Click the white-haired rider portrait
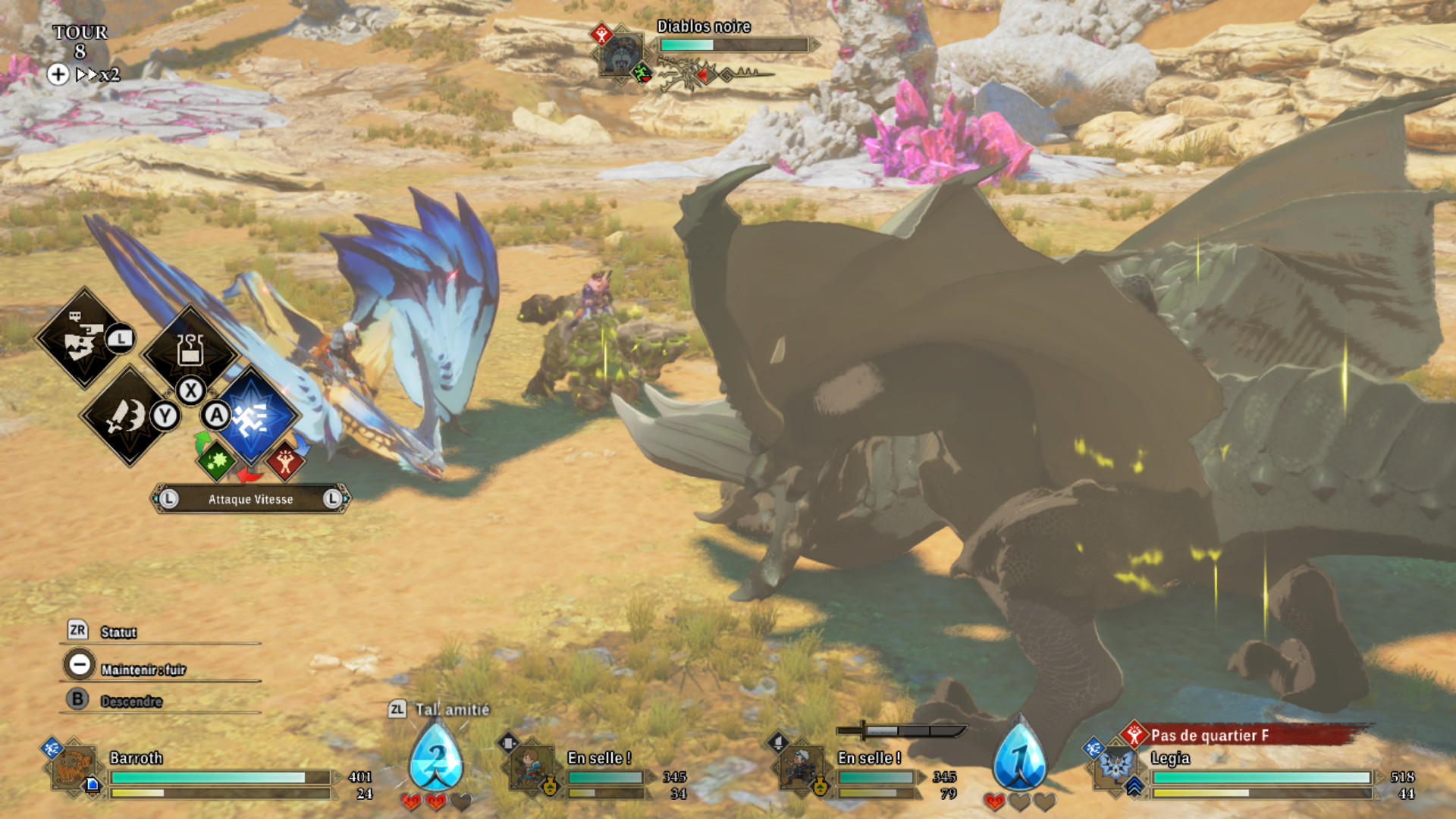Viewport: 1456px width, 819px height. tap(802, 767)
